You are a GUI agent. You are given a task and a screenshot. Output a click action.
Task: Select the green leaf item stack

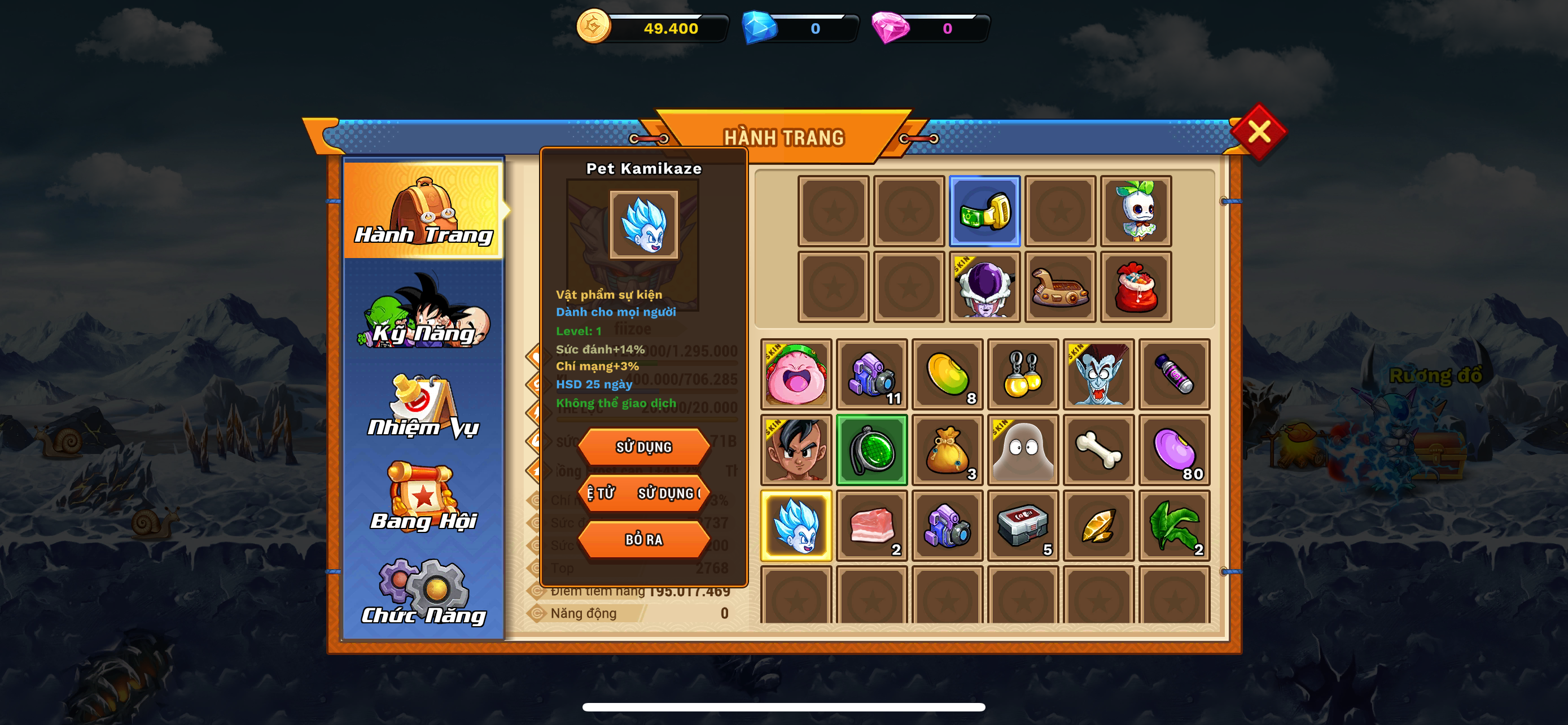pyautogui.click(x=1174, y=526)
